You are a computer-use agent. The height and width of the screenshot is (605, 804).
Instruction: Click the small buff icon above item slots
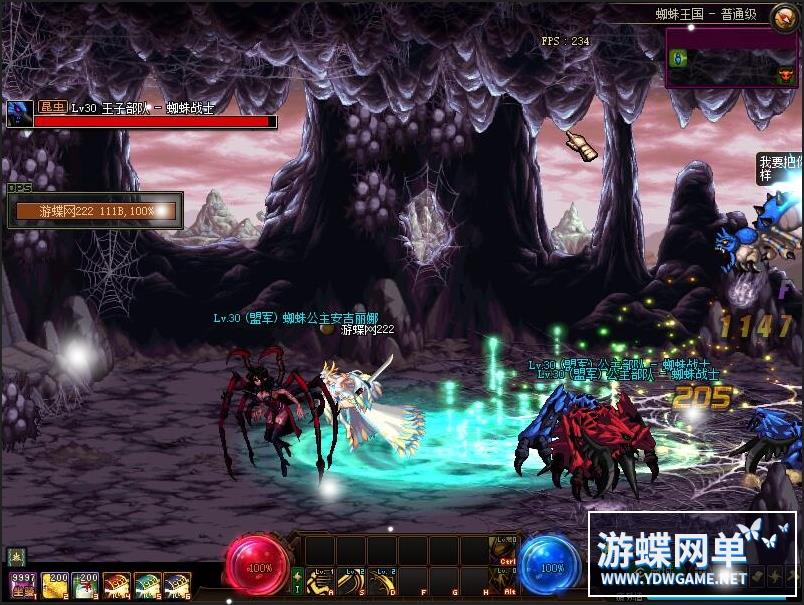17,556
